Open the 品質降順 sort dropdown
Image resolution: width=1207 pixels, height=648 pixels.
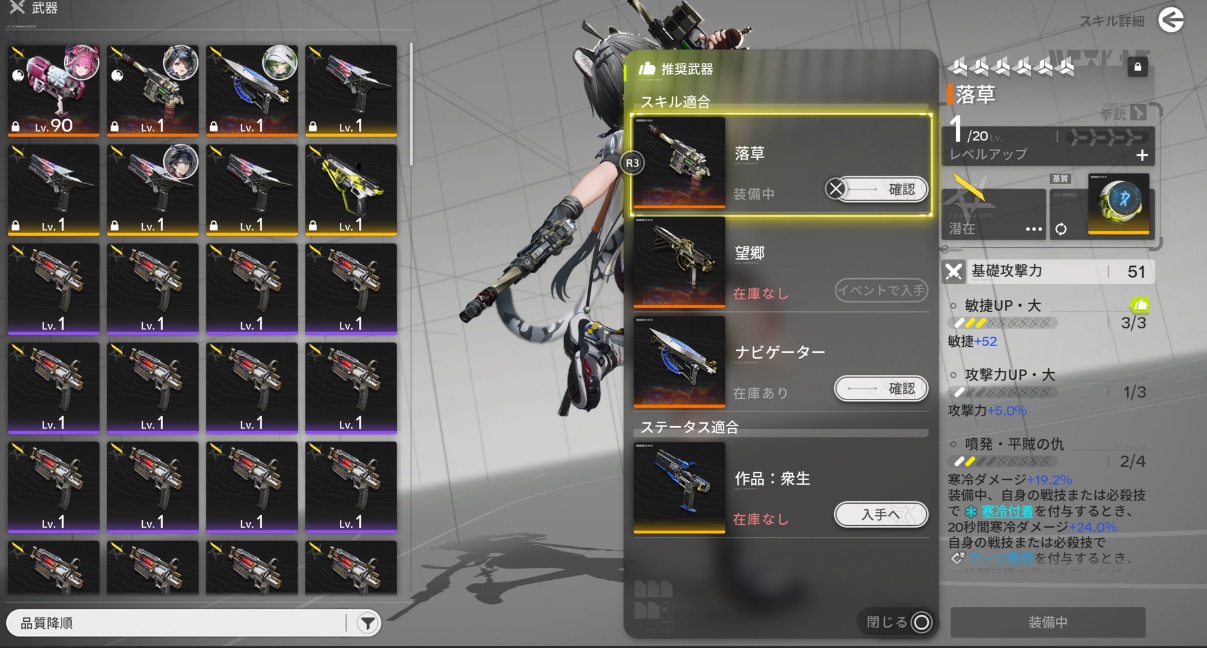click(x=180, y=623)
